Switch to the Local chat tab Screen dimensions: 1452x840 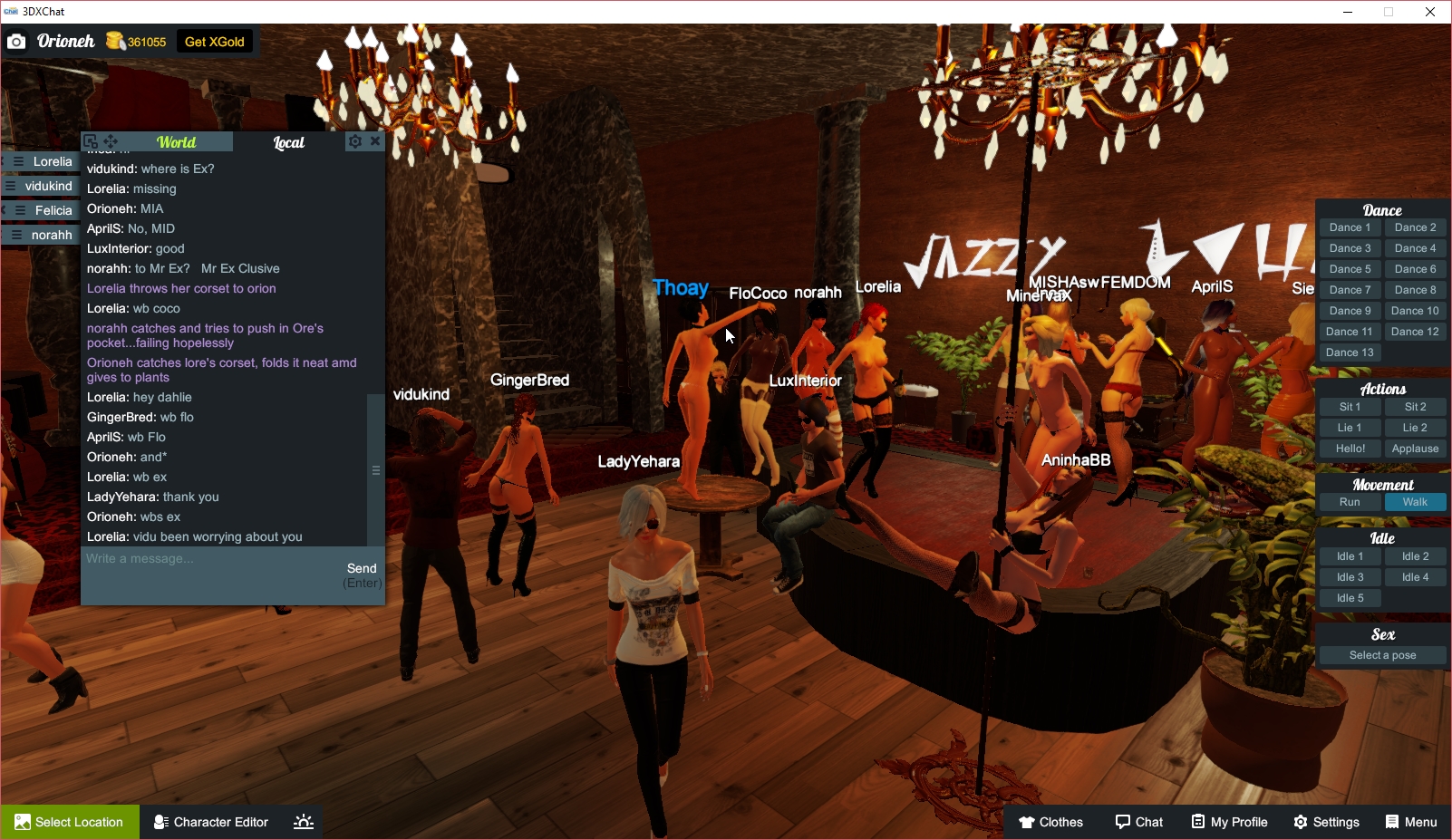coord(288,141)
